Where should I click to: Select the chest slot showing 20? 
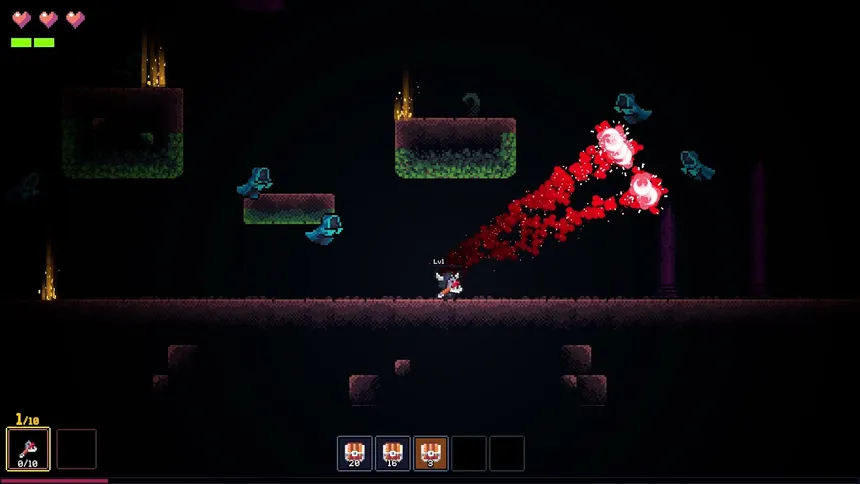[x=354, y=453]
